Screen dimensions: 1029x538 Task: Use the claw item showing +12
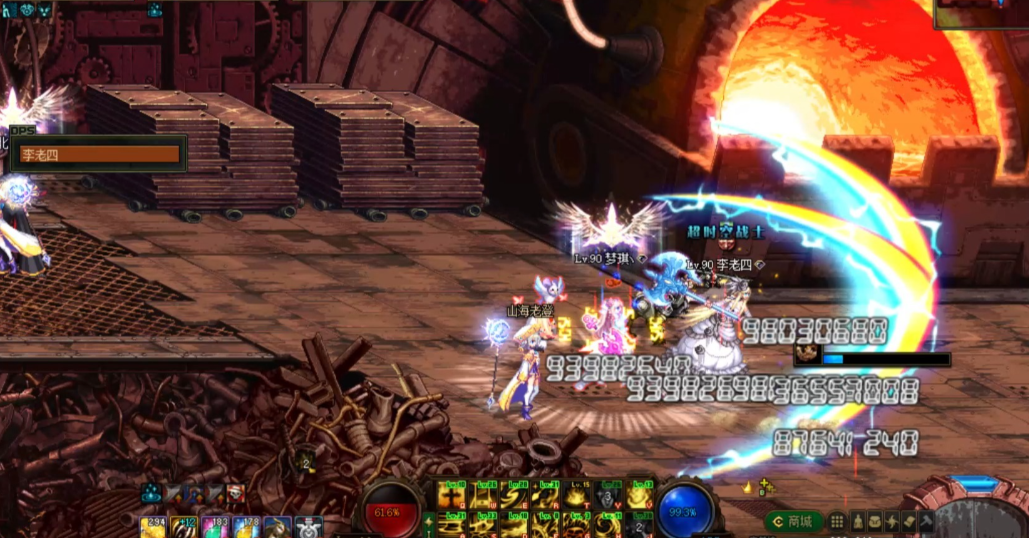(184, 527)
